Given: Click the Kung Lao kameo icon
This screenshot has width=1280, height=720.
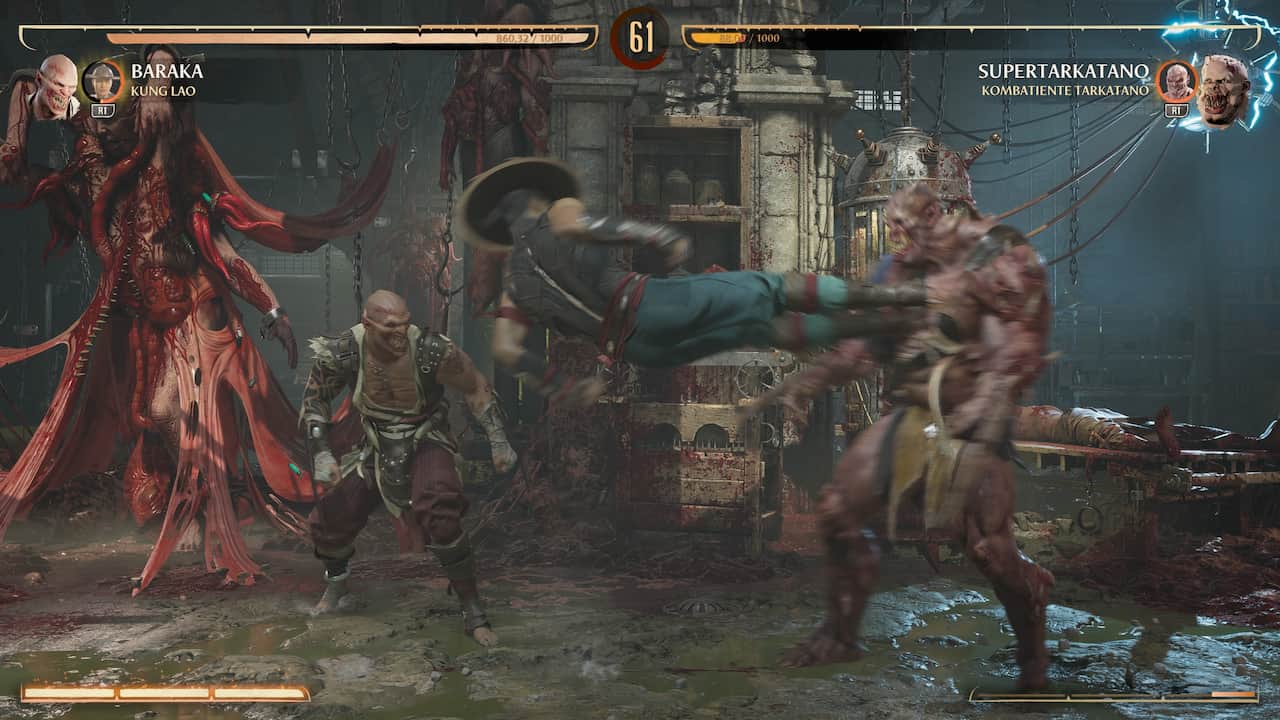Looking at the screenshot, I should 103,81.
